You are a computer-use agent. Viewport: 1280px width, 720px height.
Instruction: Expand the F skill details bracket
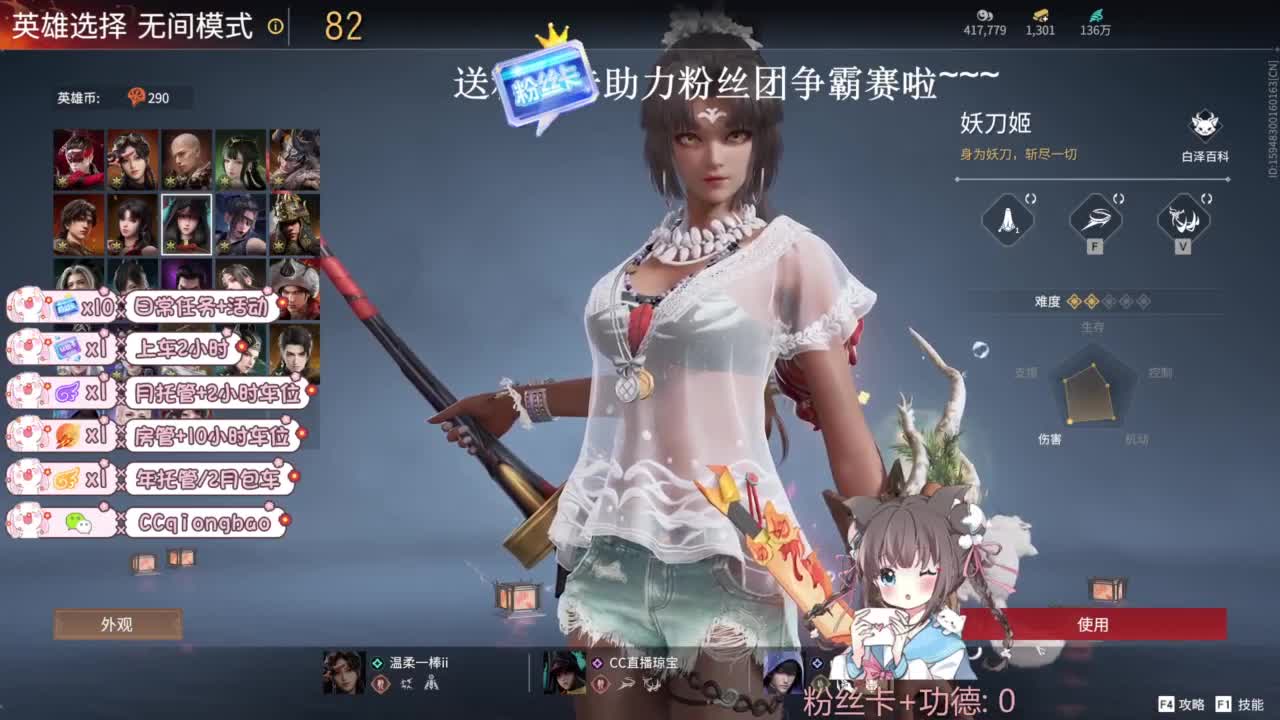click(x=1118, y=197)
